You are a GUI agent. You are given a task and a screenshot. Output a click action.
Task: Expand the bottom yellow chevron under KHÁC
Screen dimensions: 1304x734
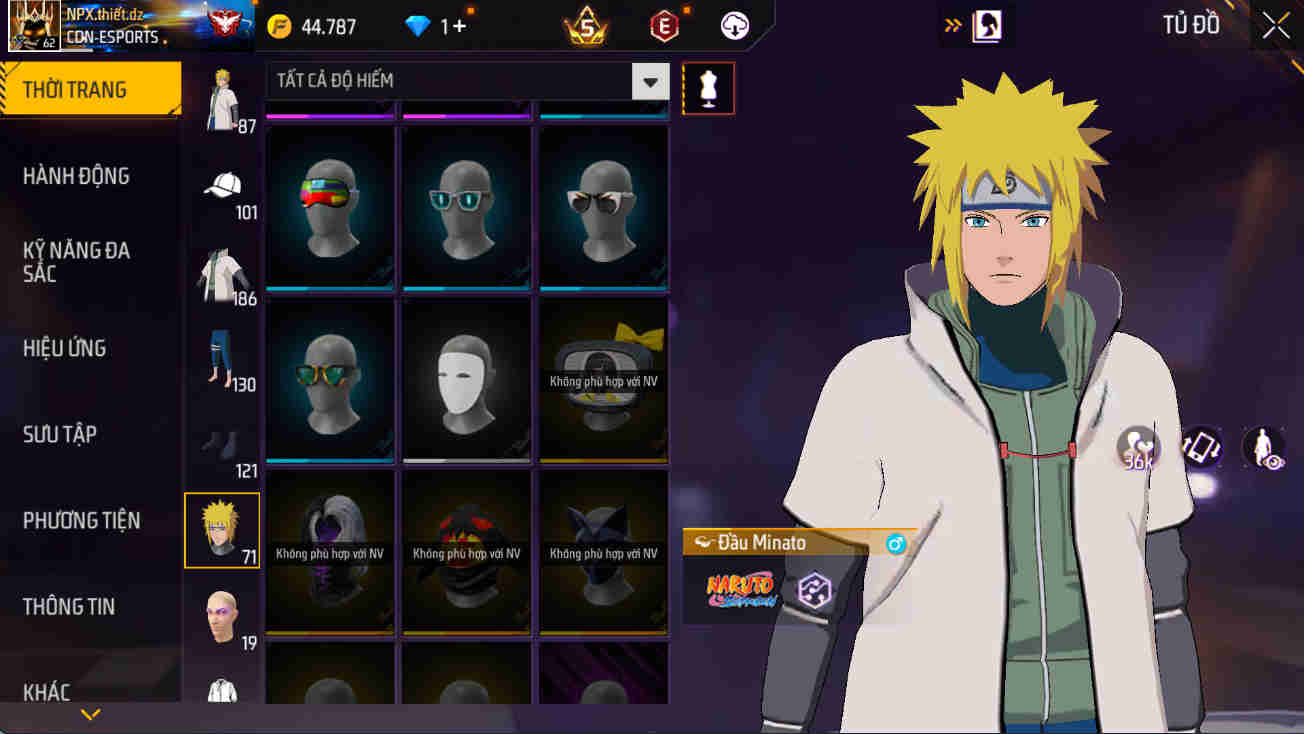pyautogui.click(x=91, y=714)
